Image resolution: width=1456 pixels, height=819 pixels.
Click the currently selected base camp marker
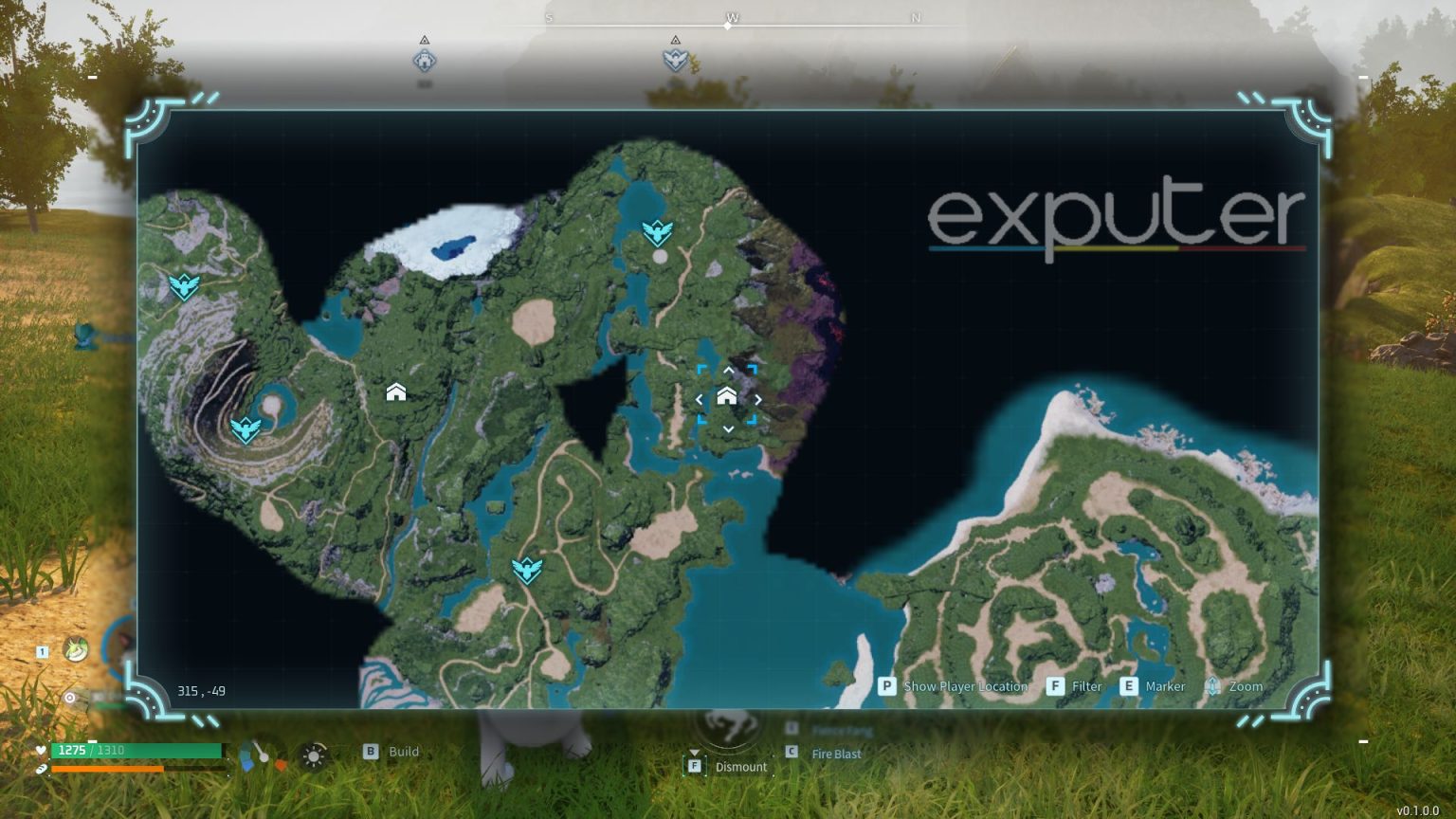point(728,398)
